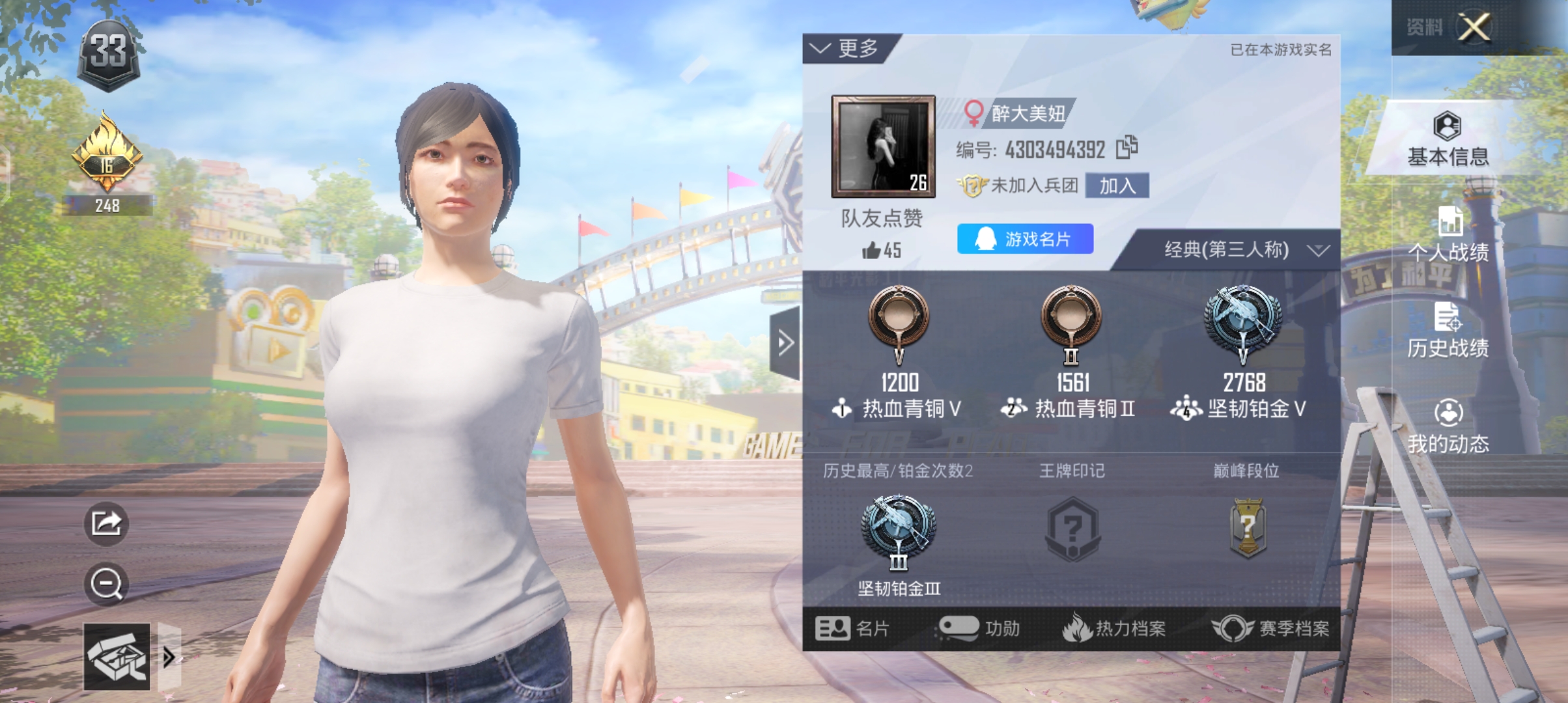
Task: Open the wardrobe box icon
Action: (117, 657)
